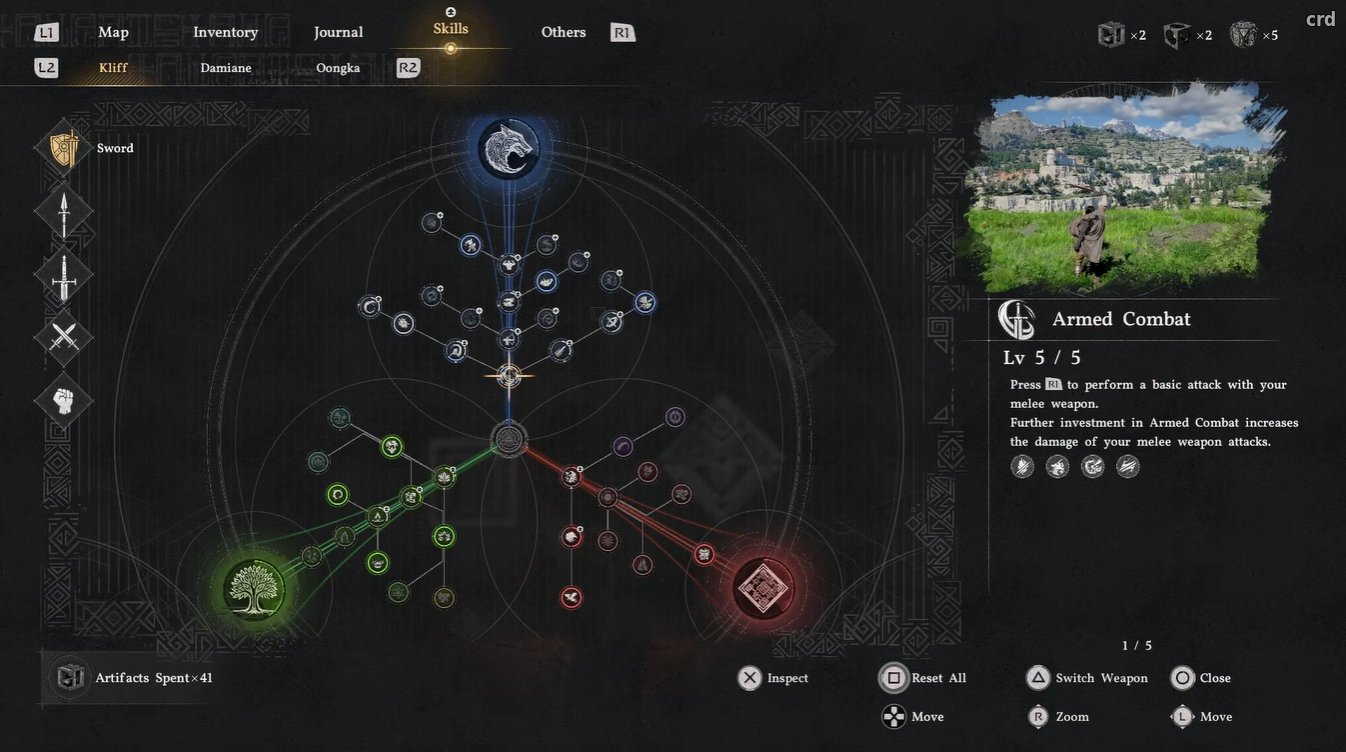Pick the fist unarmed category icon
The height and width of the screenshot is (752, 1346).
(64, 401)
